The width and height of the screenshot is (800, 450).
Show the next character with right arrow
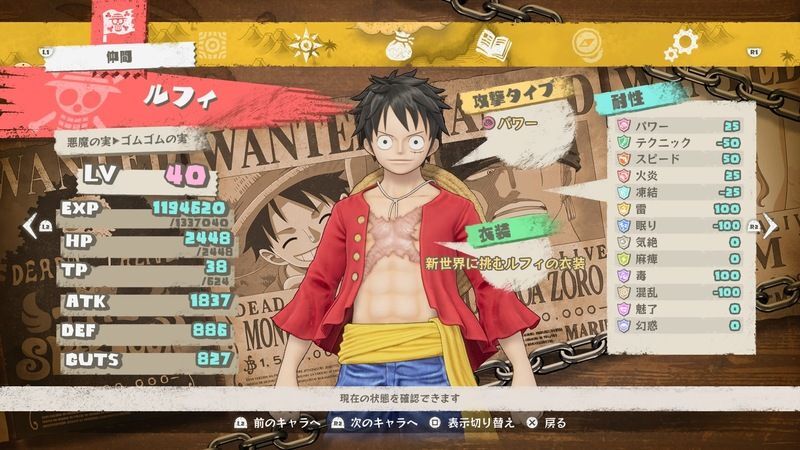point(771,226)
